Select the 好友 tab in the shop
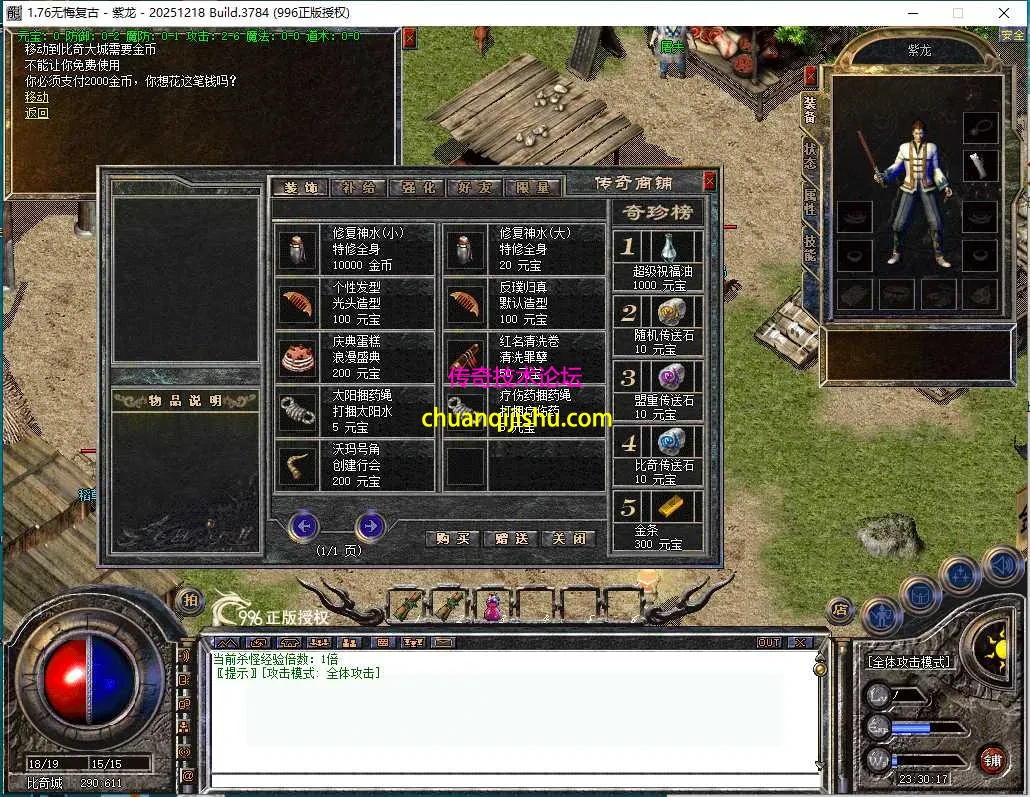 [475, 186]
